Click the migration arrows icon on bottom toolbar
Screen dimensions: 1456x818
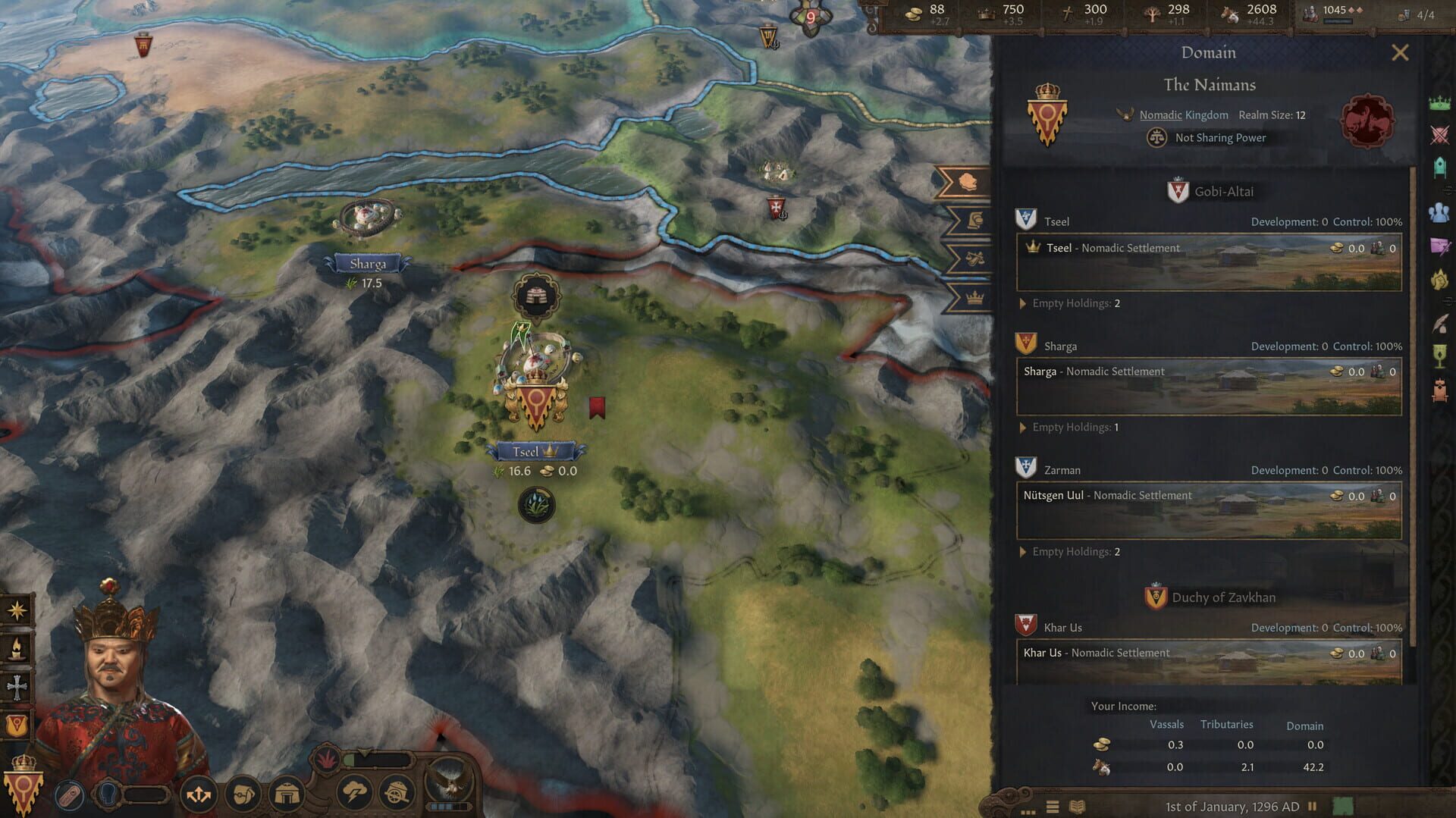(x=199, y=793)
